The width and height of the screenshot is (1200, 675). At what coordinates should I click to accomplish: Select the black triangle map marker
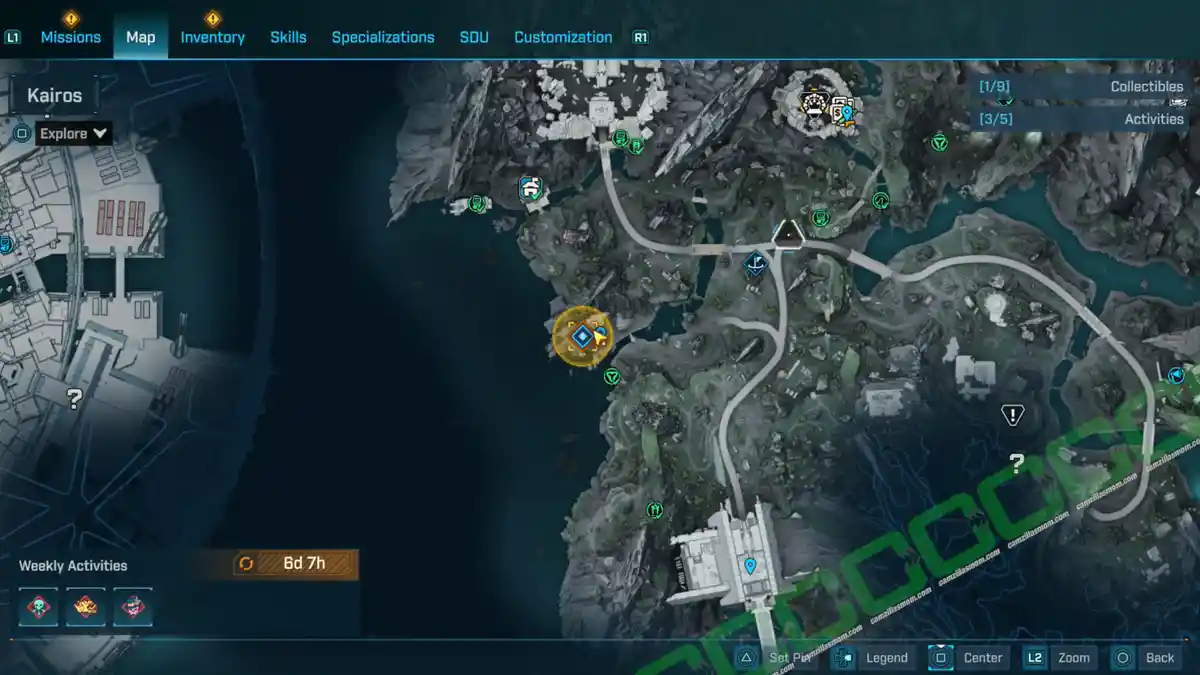tap(790, 233)
